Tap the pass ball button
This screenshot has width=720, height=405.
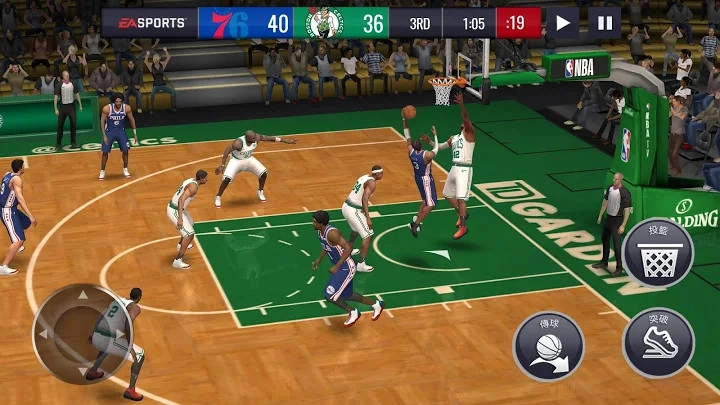point(548,346)
